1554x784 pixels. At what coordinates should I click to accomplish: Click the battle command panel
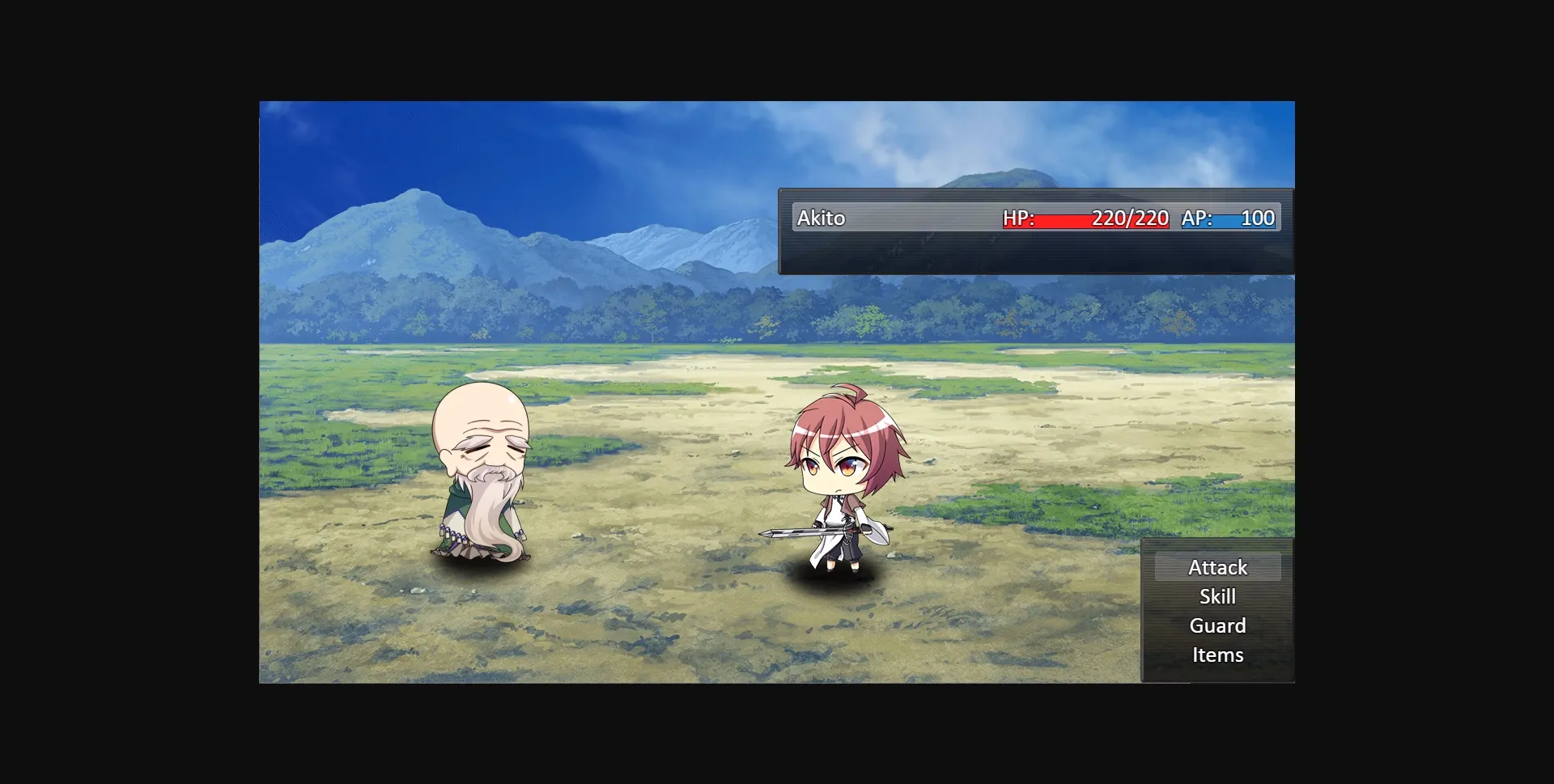[1217, 611]
